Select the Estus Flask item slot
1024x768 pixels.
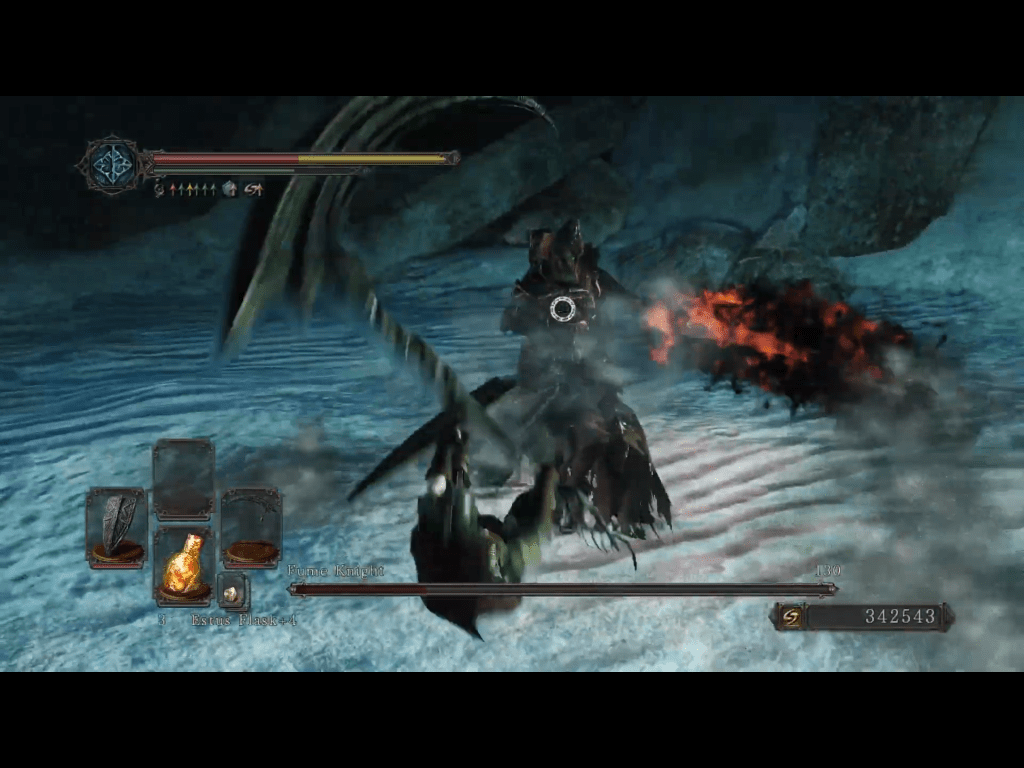coord(183,565)
